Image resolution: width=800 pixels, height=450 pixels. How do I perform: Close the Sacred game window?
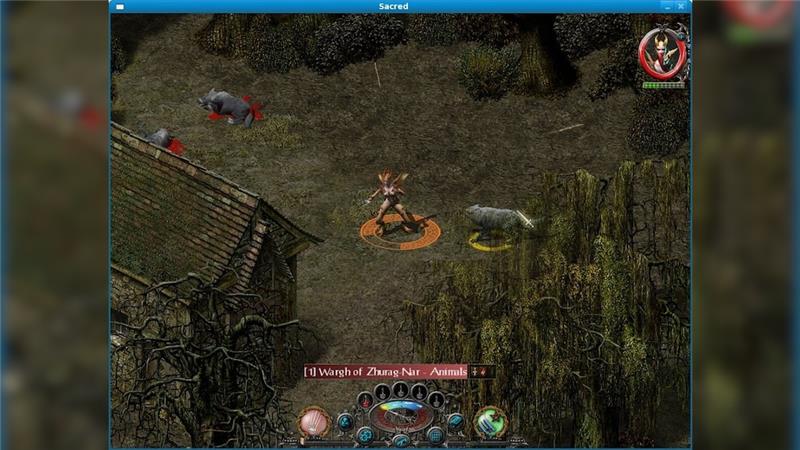pyautogui.click(x=681, y=6)
